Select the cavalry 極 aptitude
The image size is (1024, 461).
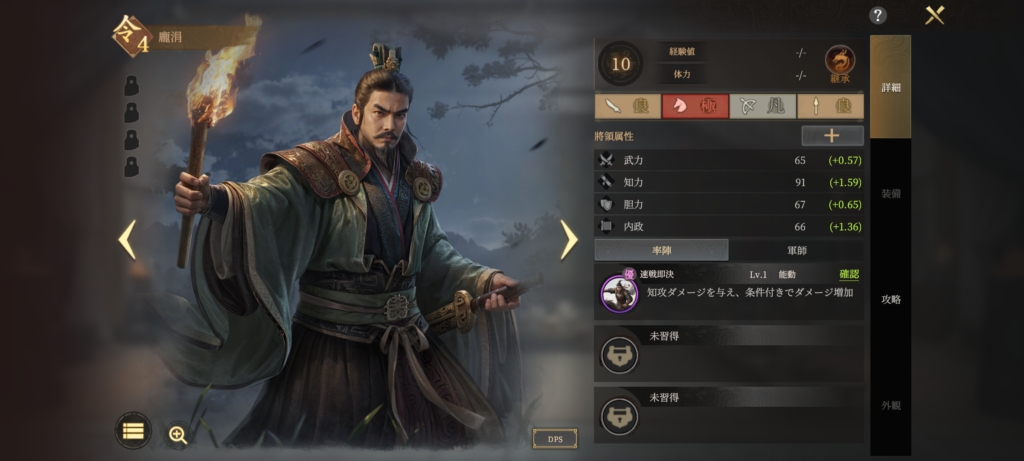695,106
